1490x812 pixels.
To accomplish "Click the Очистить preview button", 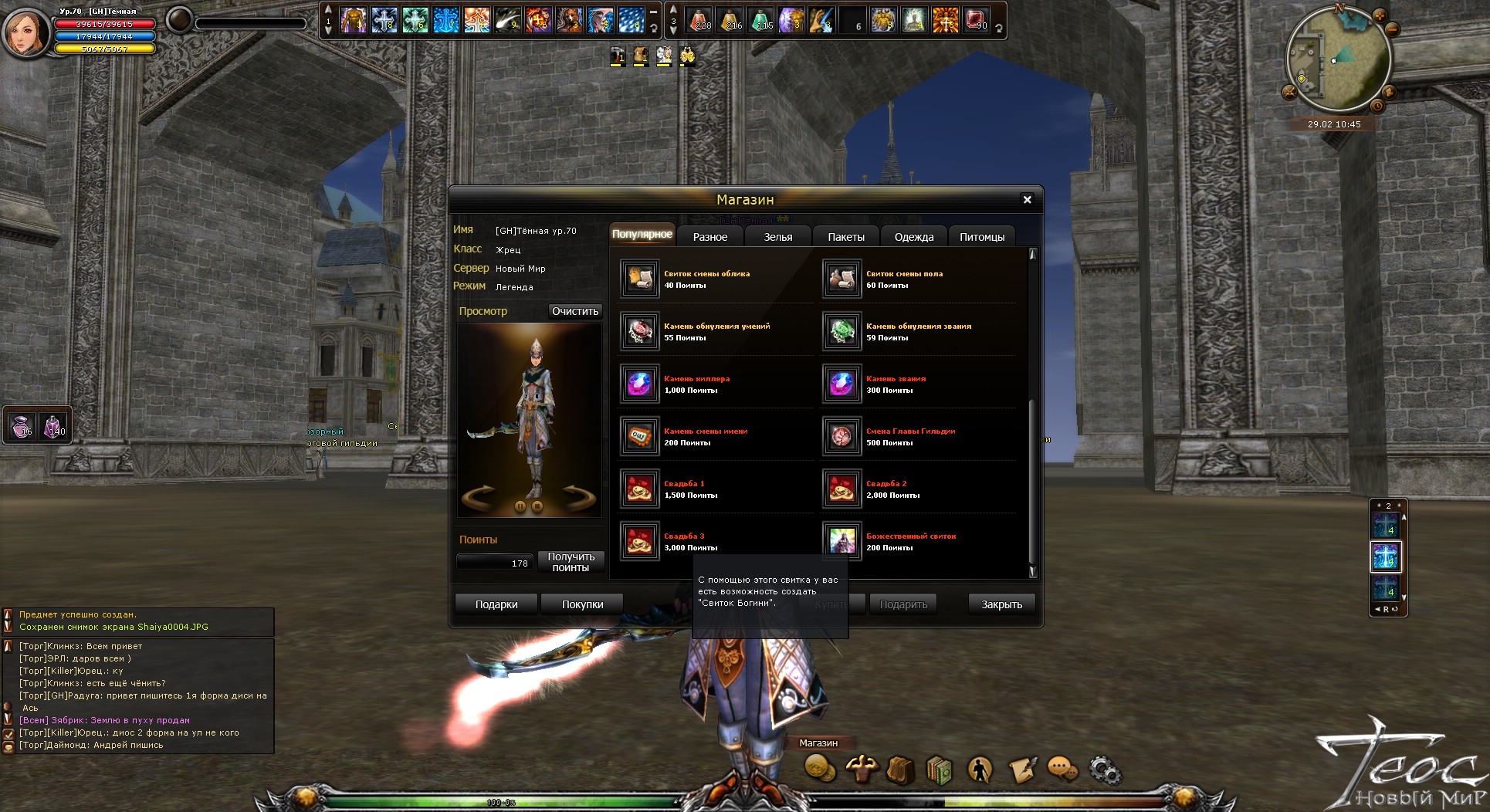I will (574, 311).
